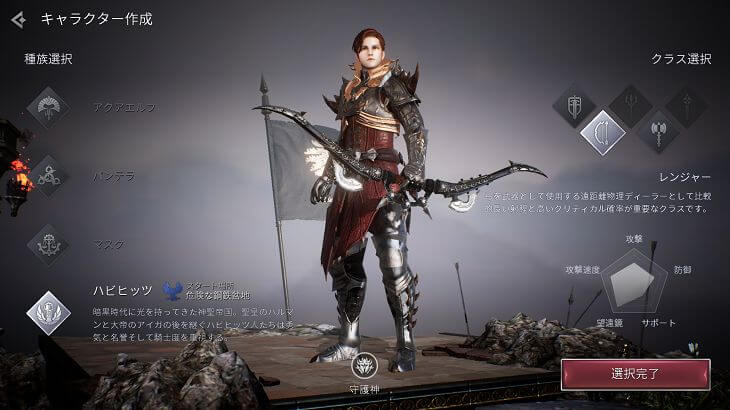Select the dimmed sword class icon

tap(686, 105)
